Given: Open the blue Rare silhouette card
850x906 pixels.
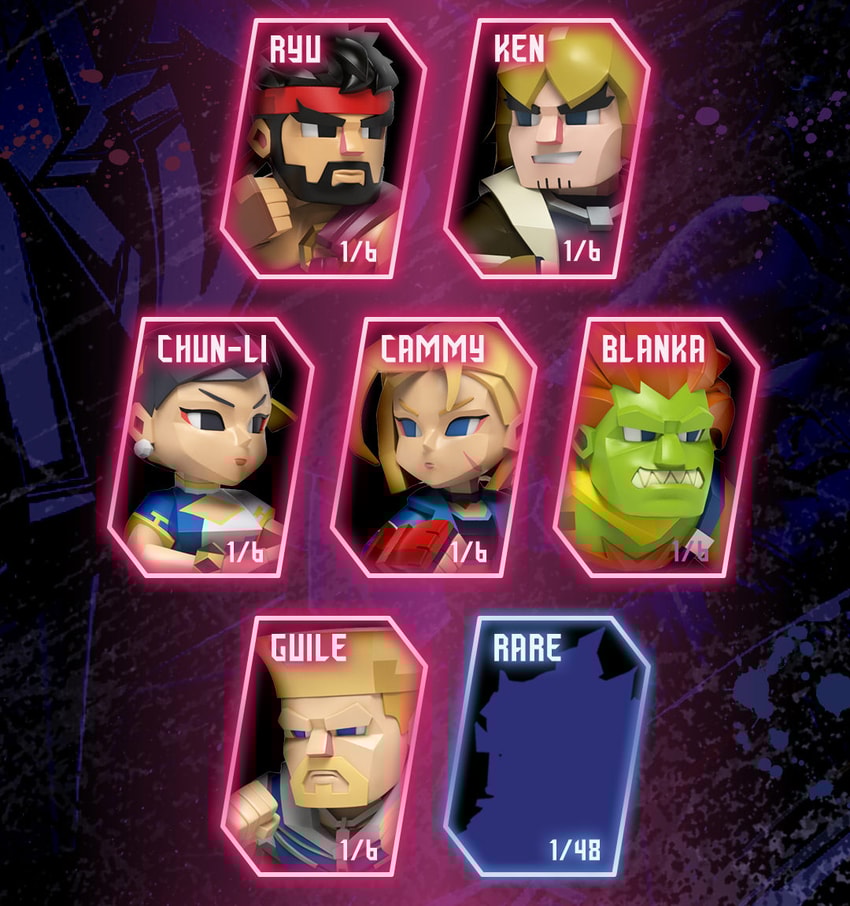Looking at the screenshot, I should click(x=548, y=746).
